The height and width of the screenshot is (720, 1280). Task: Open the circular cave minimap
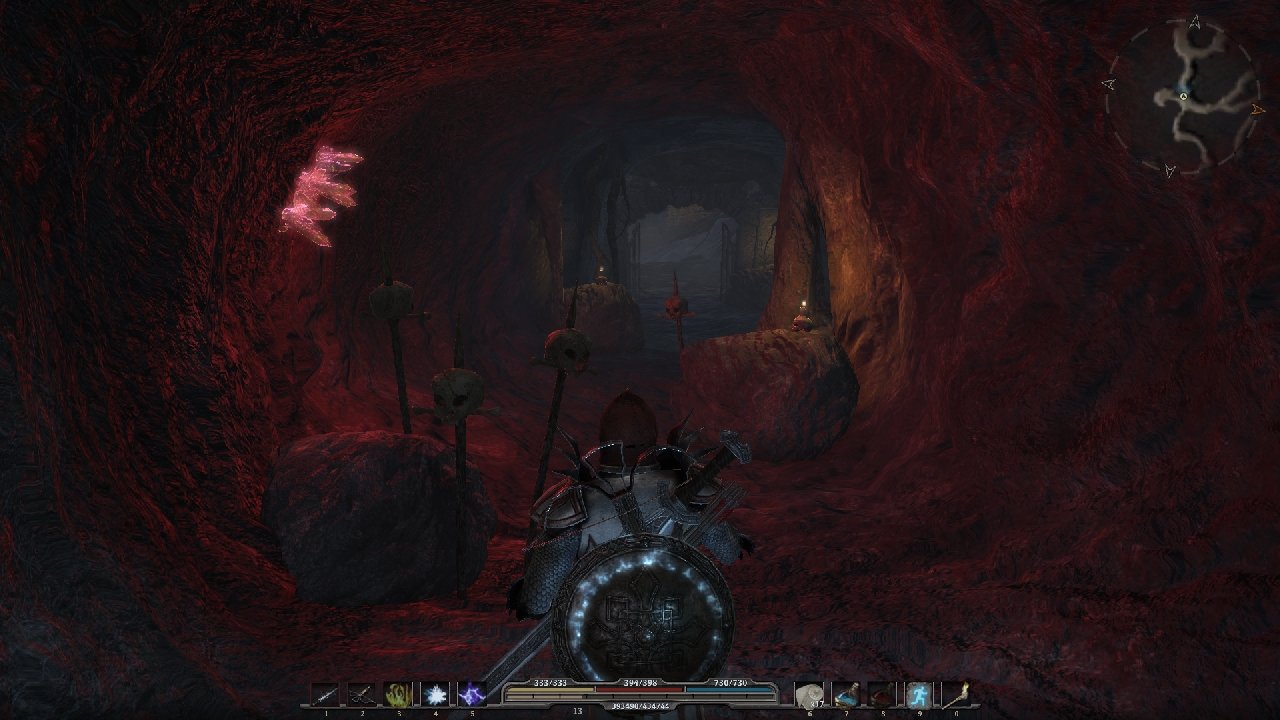[1182, 96]
